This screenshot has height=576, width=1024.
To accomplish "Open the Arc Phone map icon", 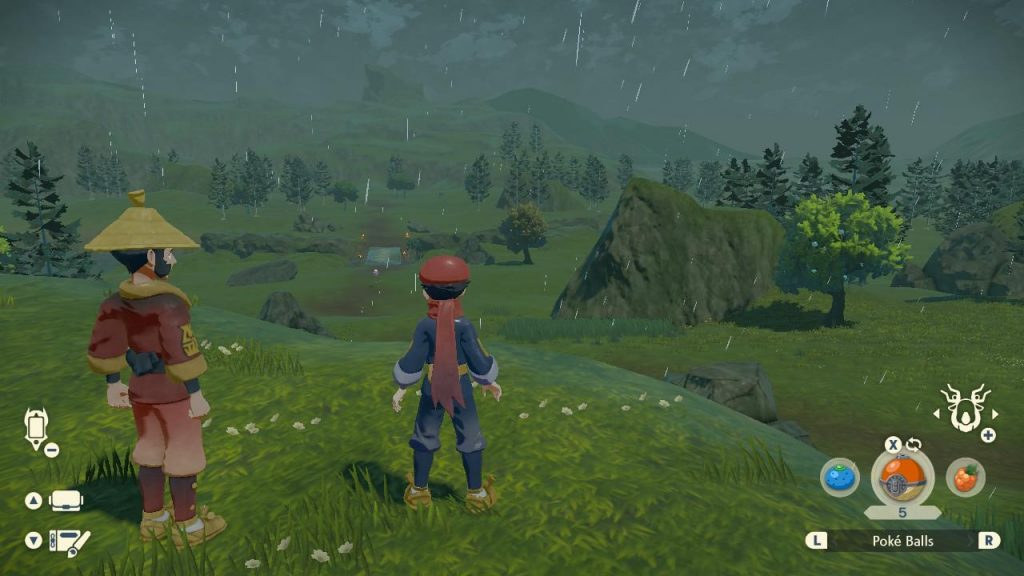I will 36,428.
